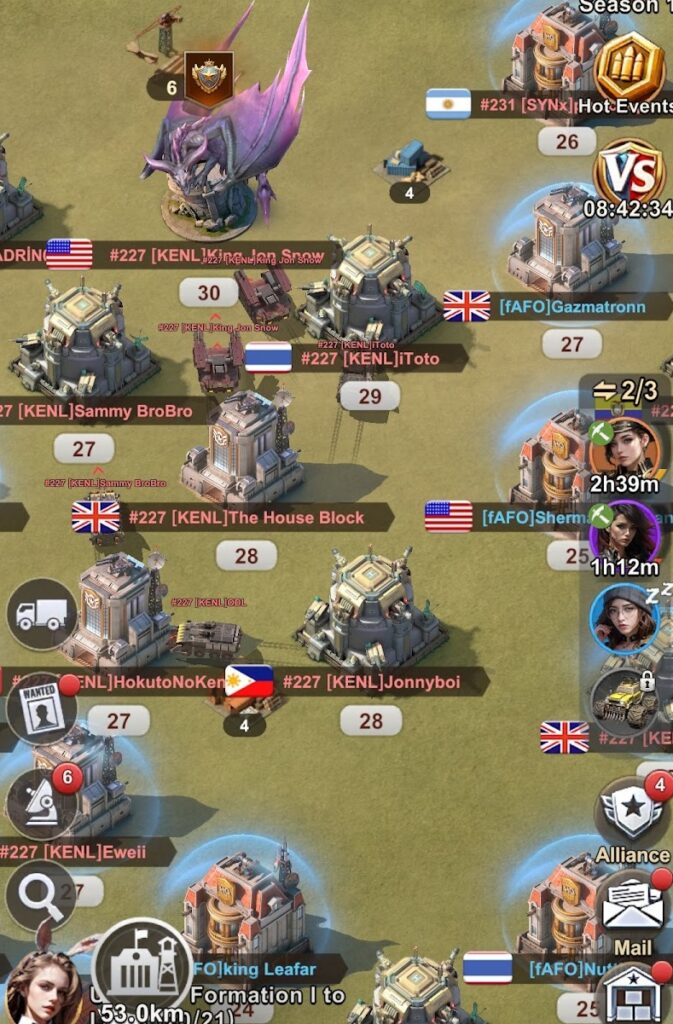Tap the locked yellow vehicle slot
This screenshot has width=673, height=1024.
click(624, 699)
